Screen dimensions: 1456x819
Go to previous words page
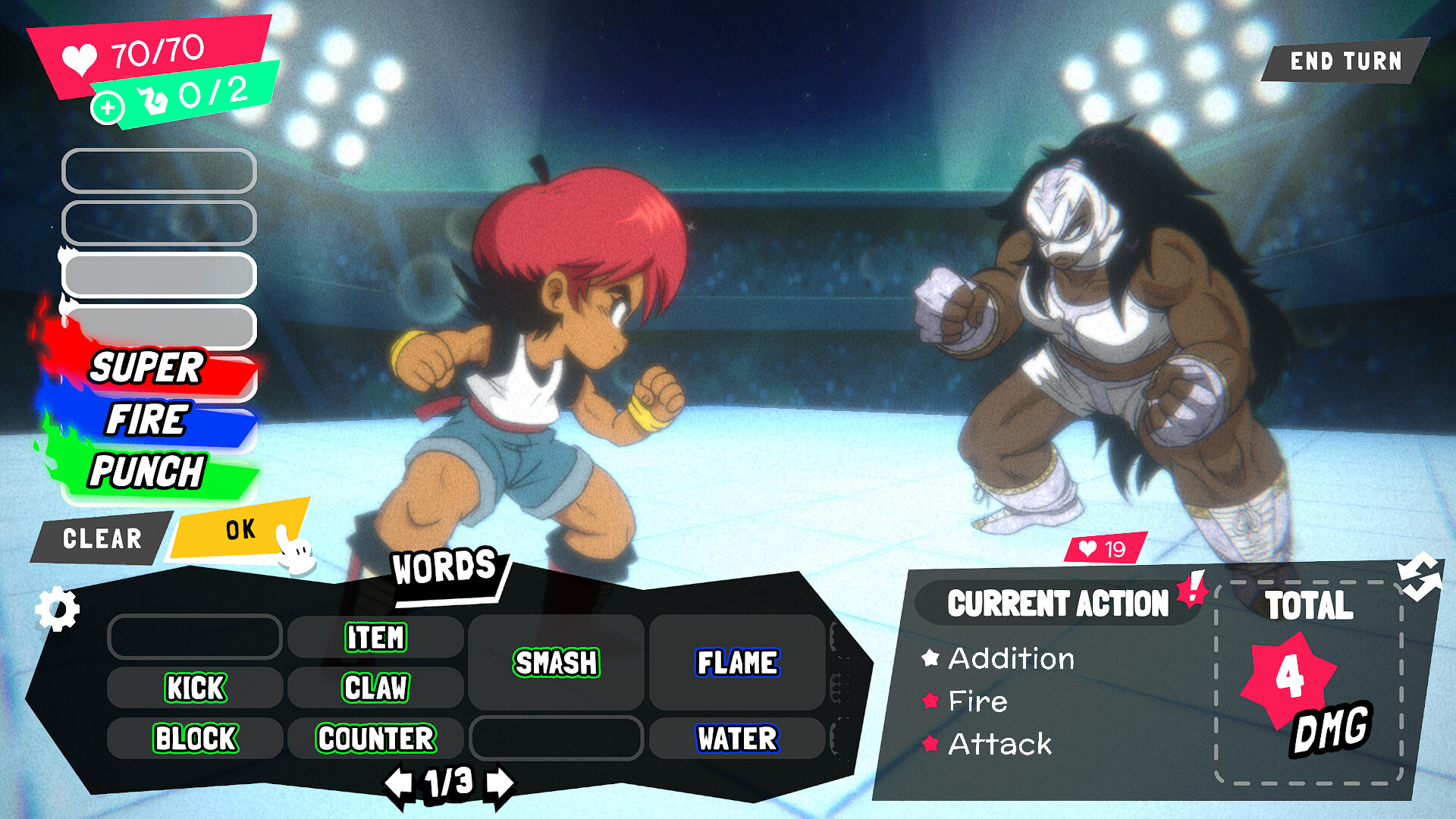[x=399, y=783]
